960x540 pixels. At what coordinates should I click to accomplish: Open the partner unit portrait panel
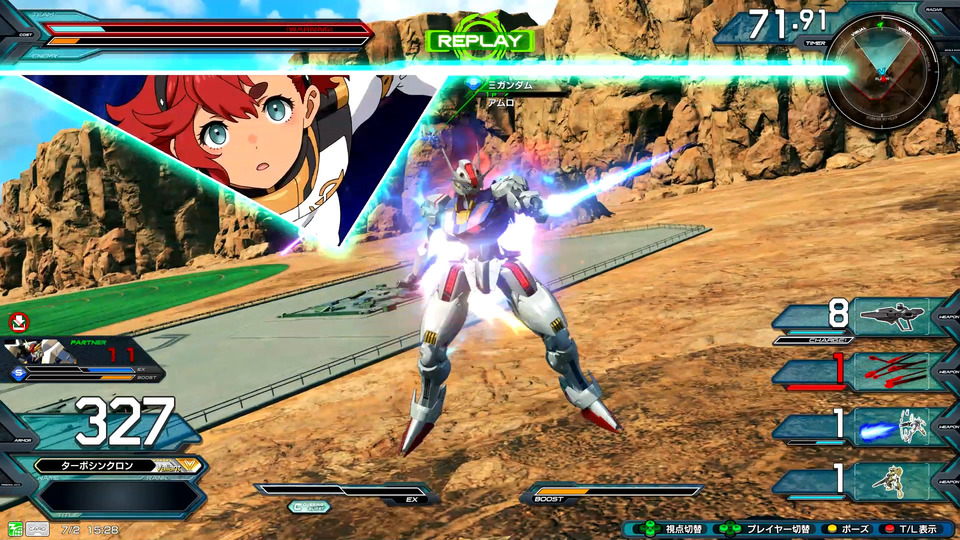coord(36,351)
